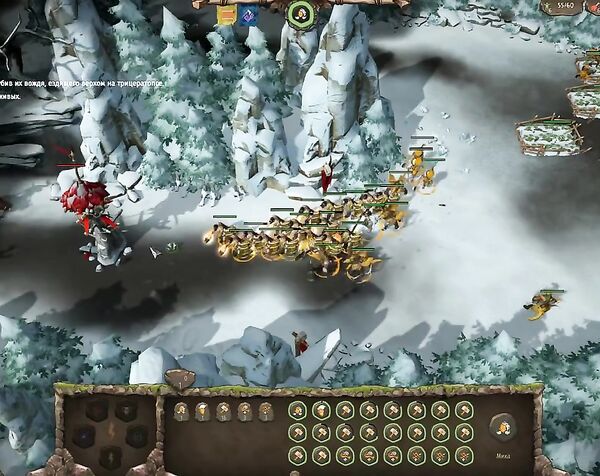The width and height of the screenshot is (600, 476).
Task: Click the blue crystal icon at top
Action: [248, 14]
